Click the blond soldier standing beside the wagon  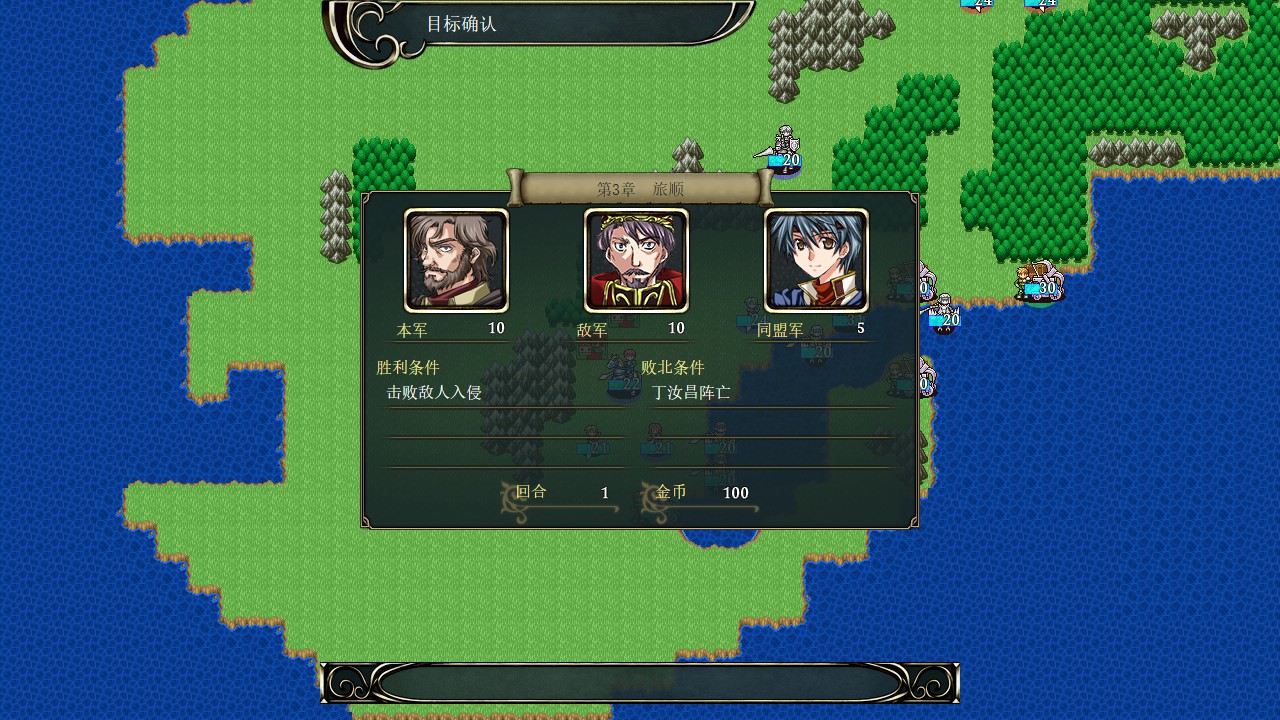[1022, 278]
